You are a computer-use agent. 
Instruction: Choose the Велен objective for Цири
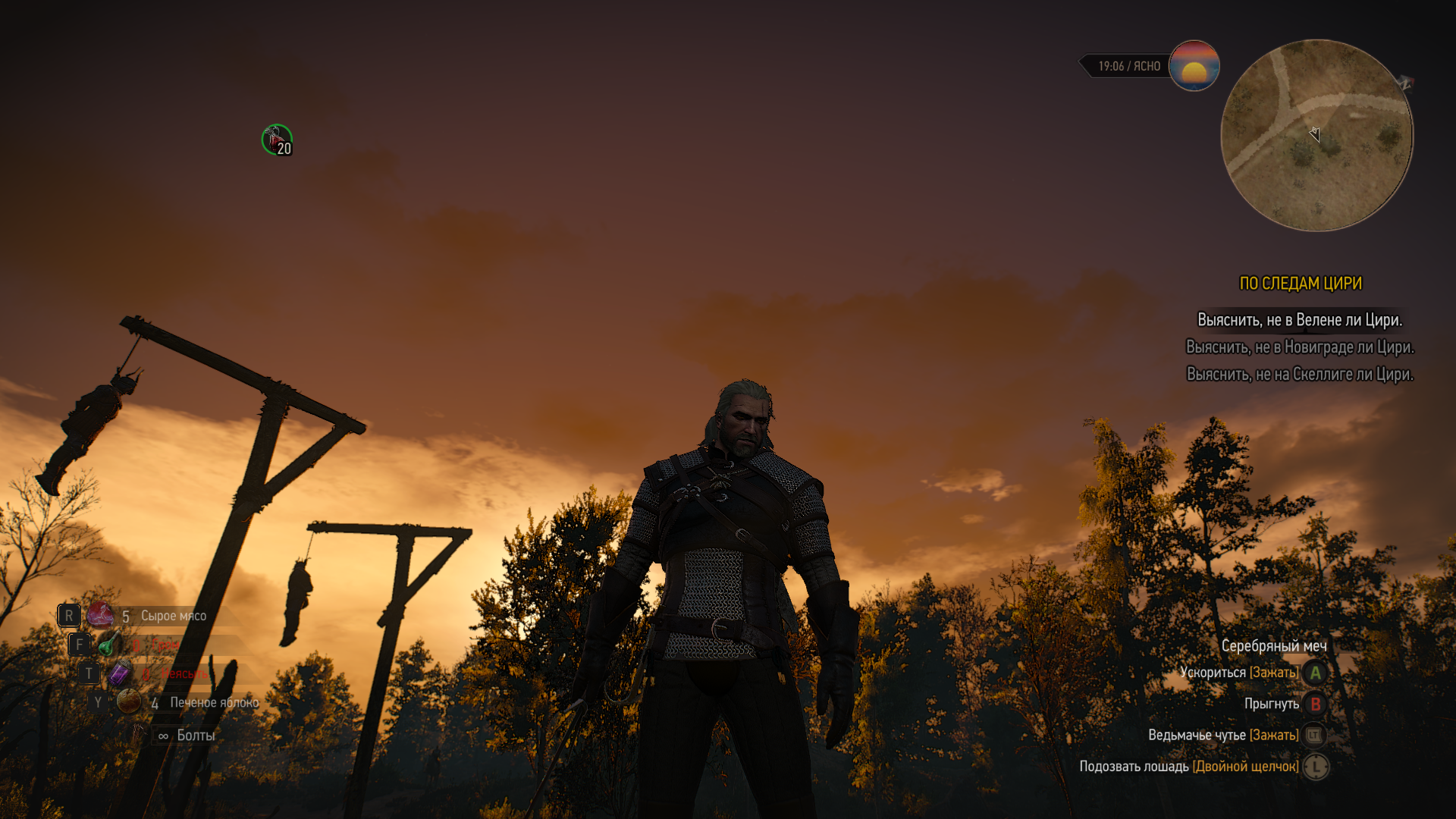coord(1300,320)
